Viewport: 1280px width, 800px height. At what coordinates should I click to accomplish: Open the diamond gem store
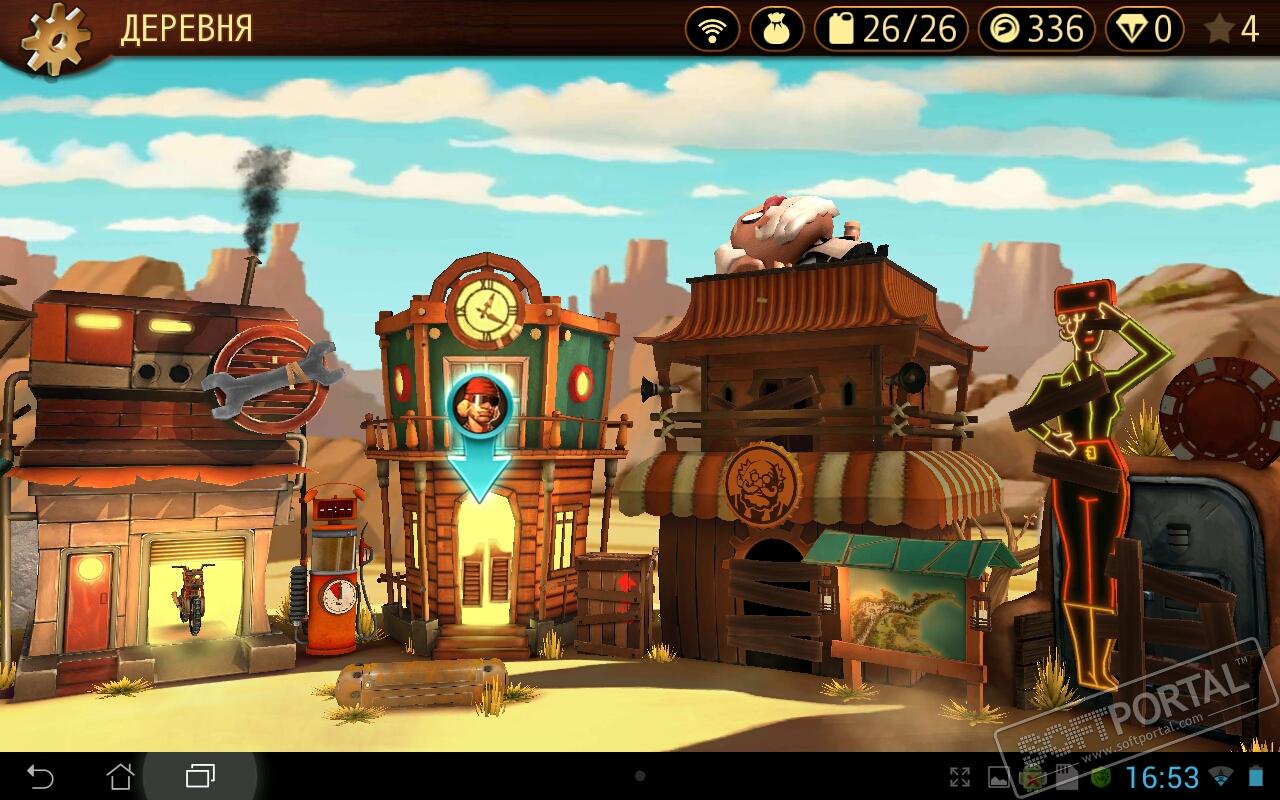click(1144, 30)
